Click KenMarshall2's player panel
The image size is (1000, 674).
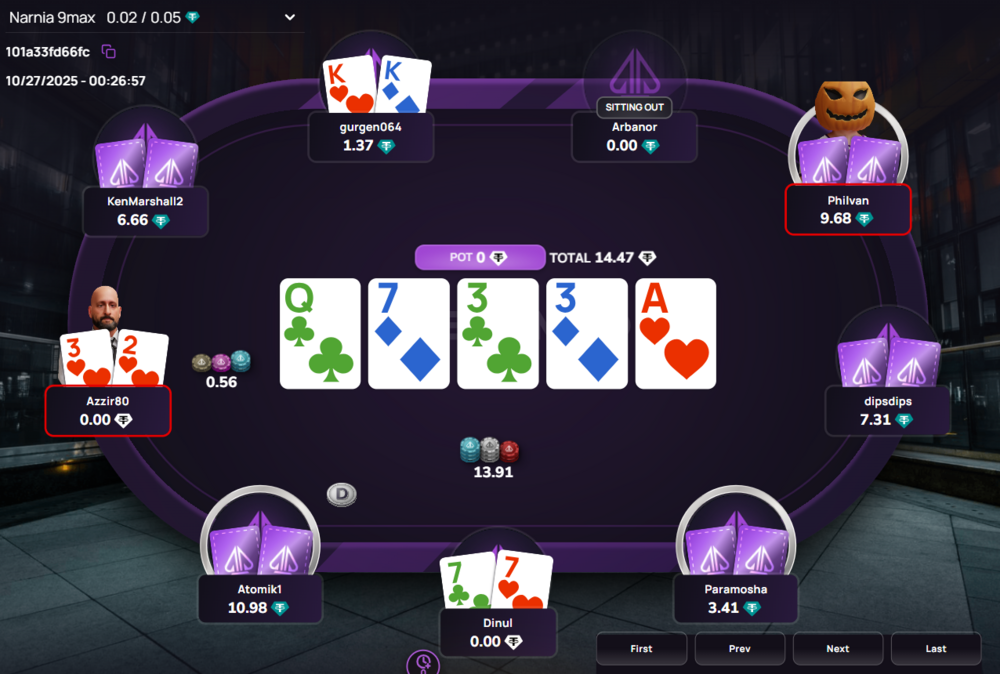(x=145, y=210)
